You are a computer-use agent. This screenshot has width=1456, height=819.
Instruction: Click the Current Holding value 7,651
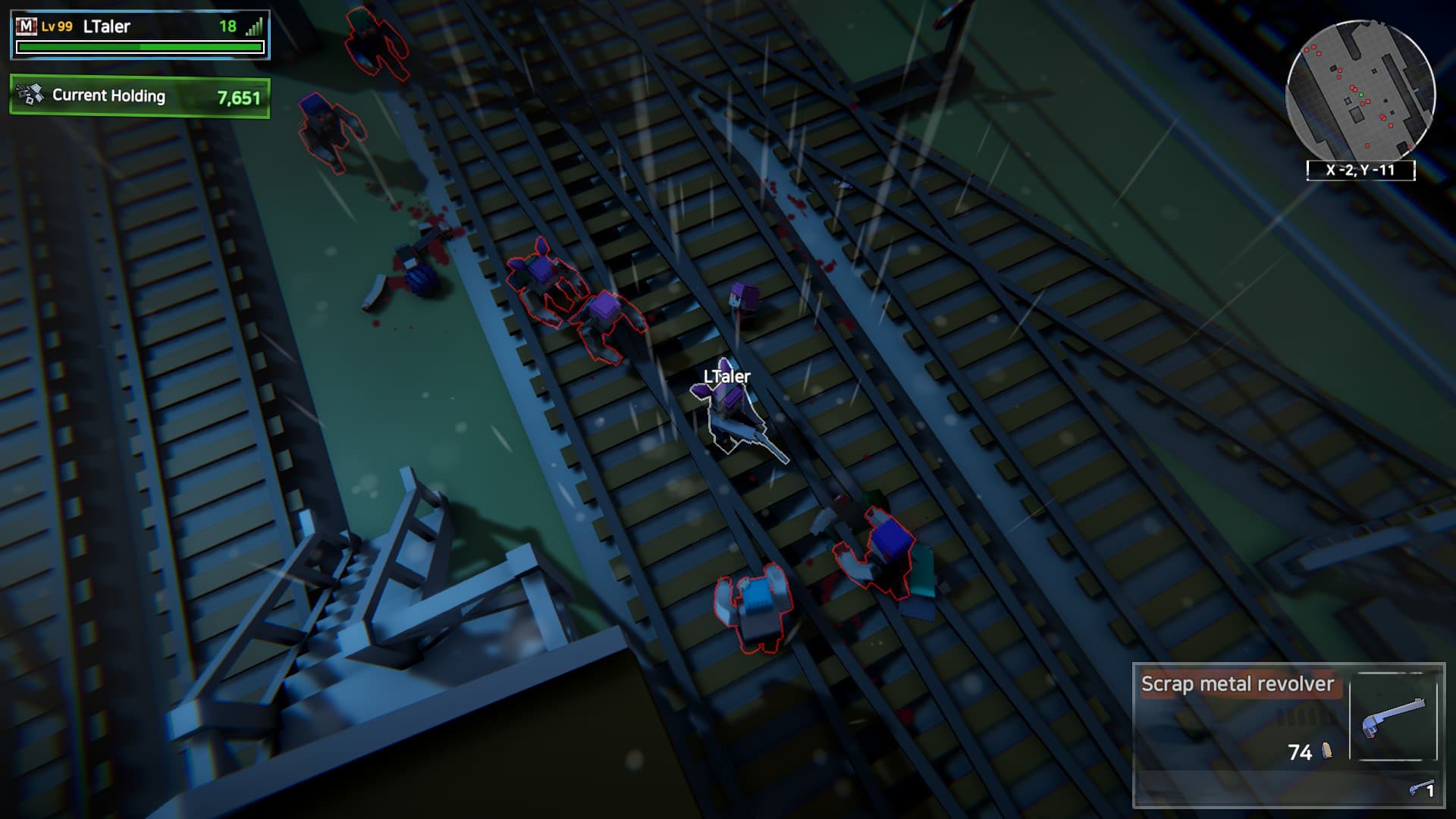(x=239, y=97)
